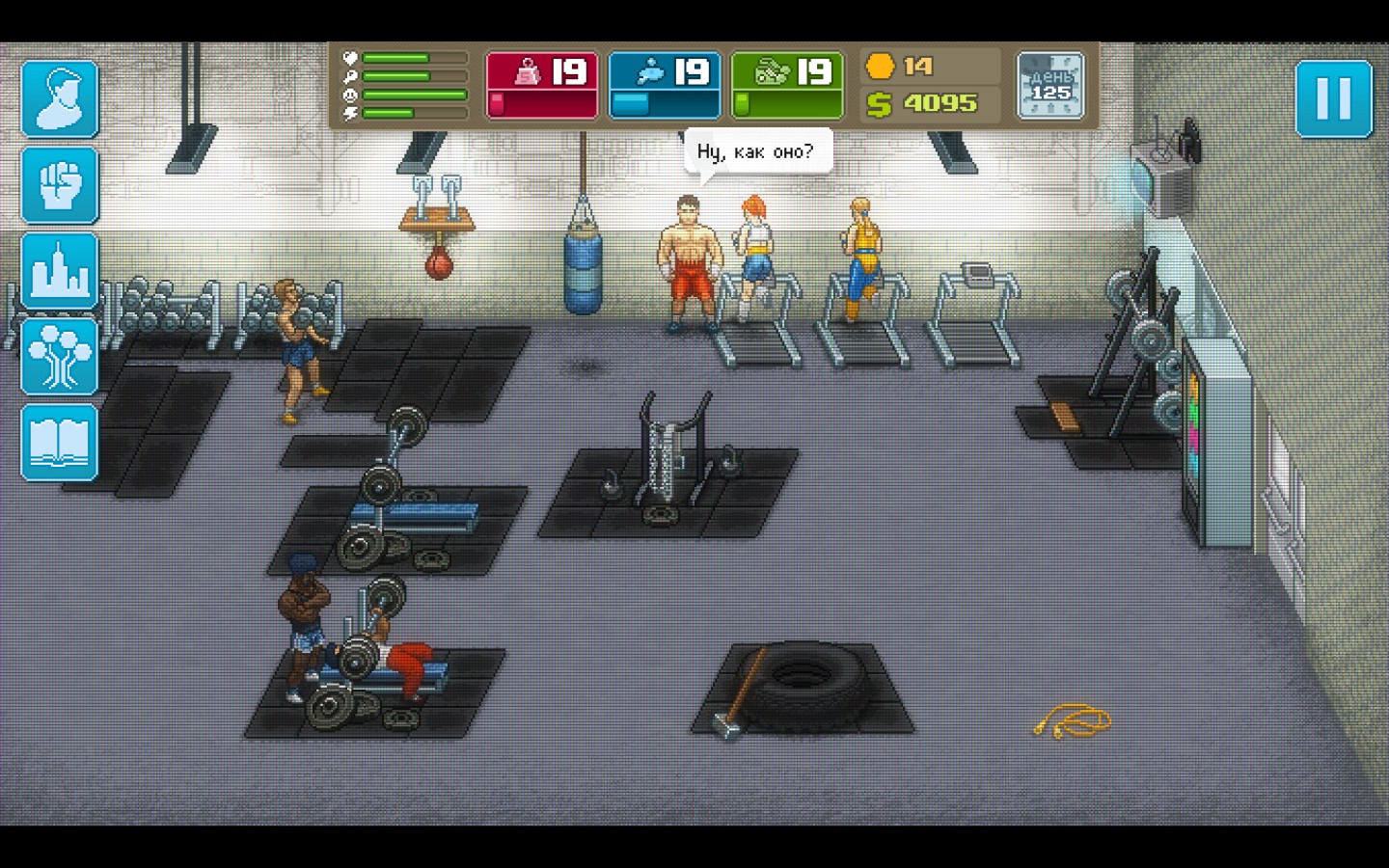View the skill tree
This screenshot has height=868, width=1389.
coord(59,354)
